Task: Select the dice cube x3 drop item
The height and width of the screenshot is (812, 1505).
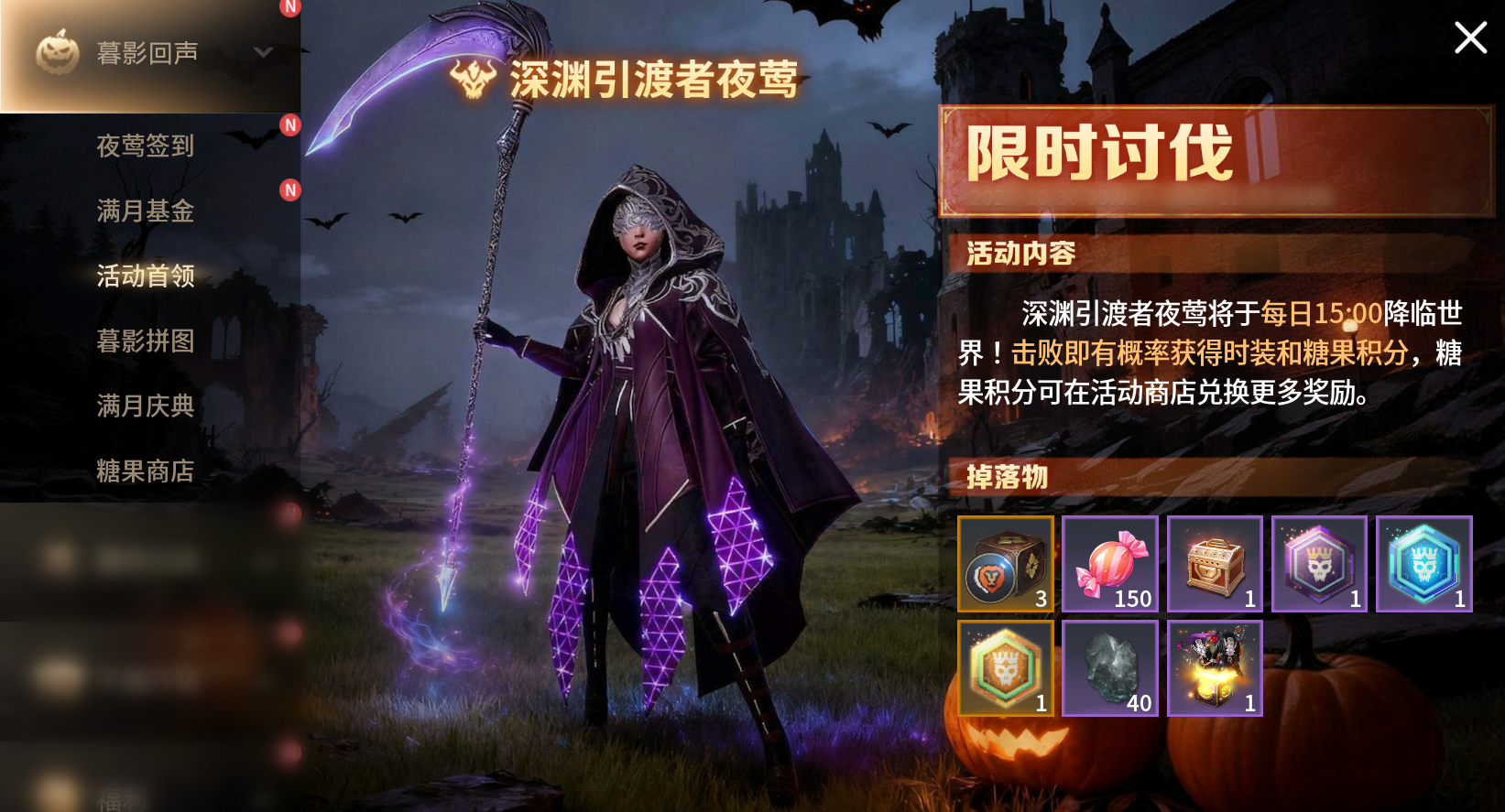Action: coord(1005,564)
